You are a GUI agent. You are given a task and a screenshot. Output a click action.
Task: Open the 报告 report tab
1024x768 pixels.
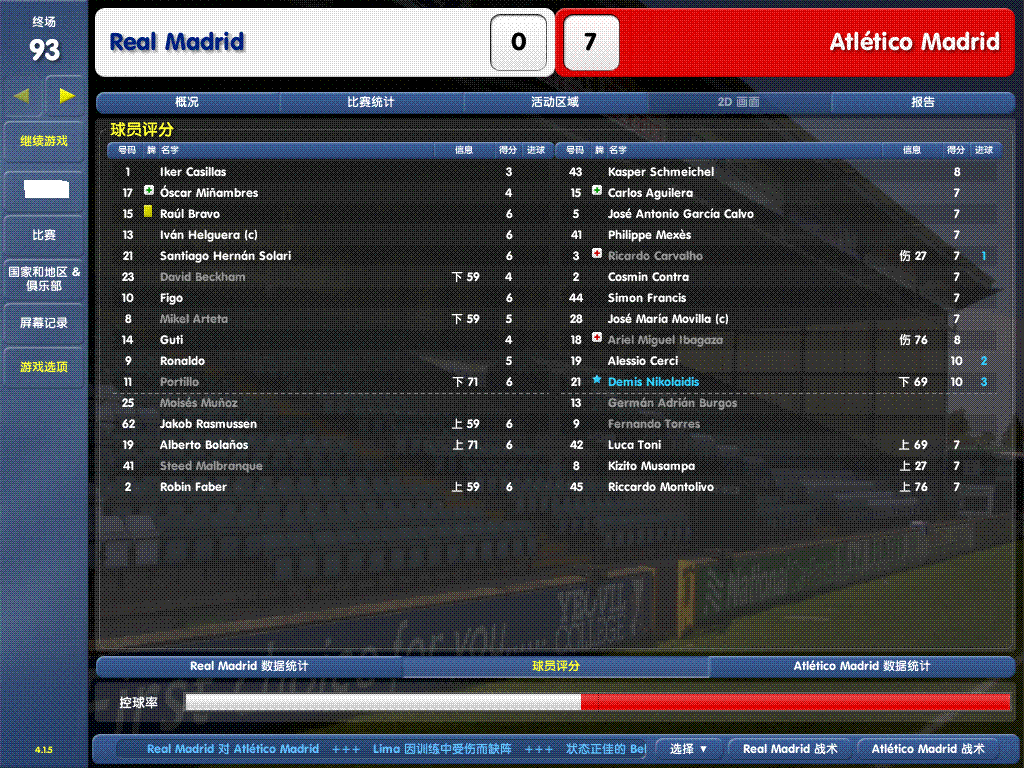[x=923, y=102]
